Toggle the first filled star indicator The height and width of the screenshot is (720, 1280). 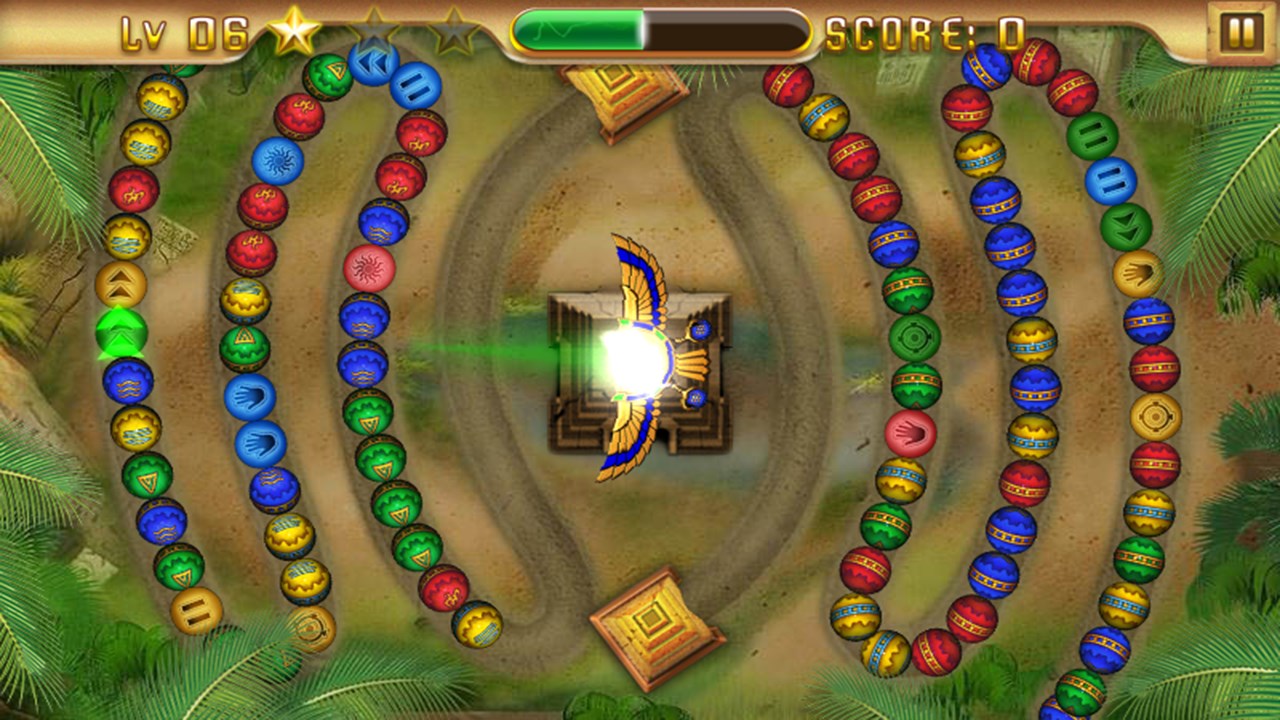pyautogui.click(x=293, y=30)
